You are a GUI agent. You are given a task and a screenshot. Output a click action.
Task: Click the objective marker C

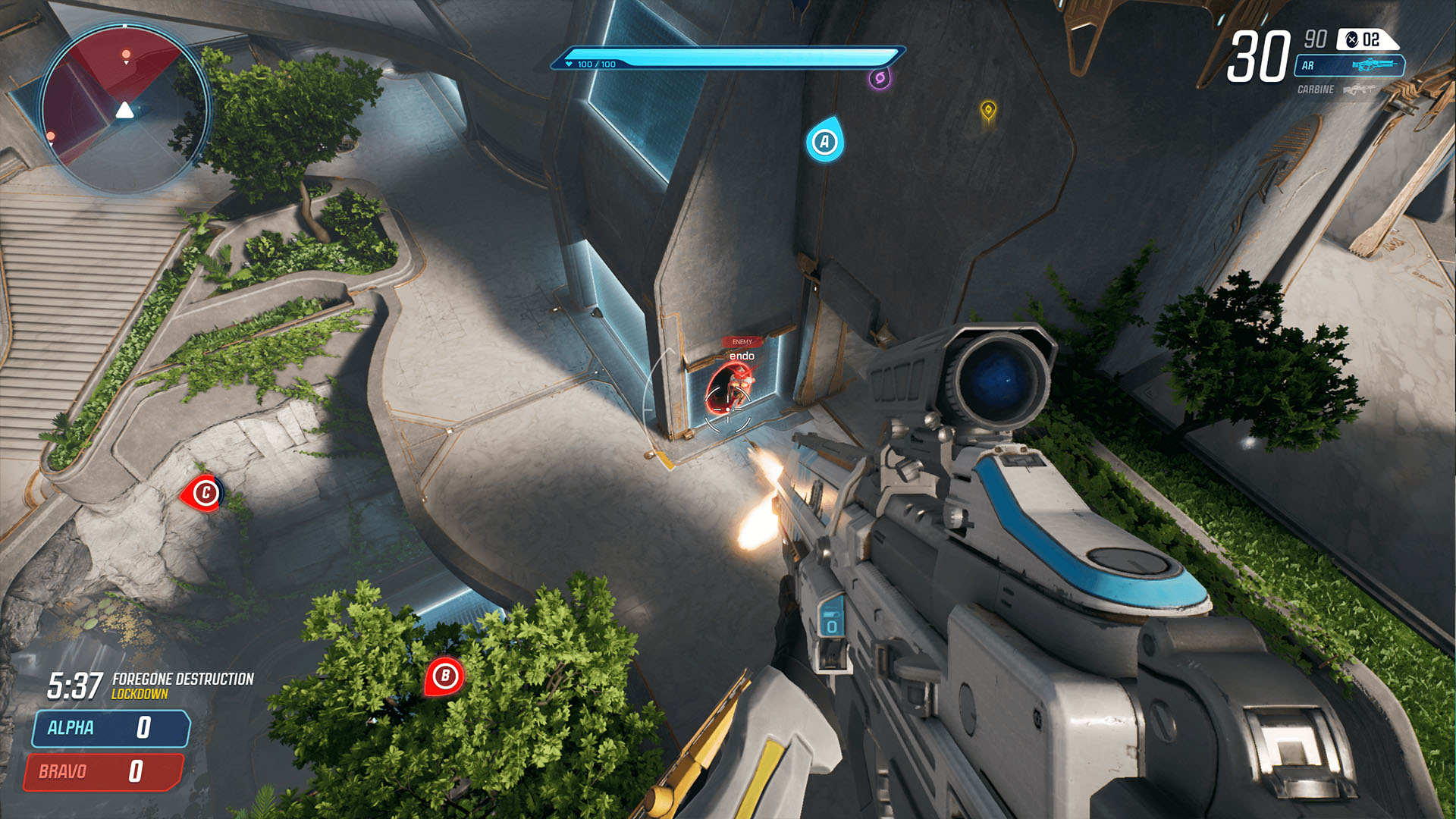point(206,491)
